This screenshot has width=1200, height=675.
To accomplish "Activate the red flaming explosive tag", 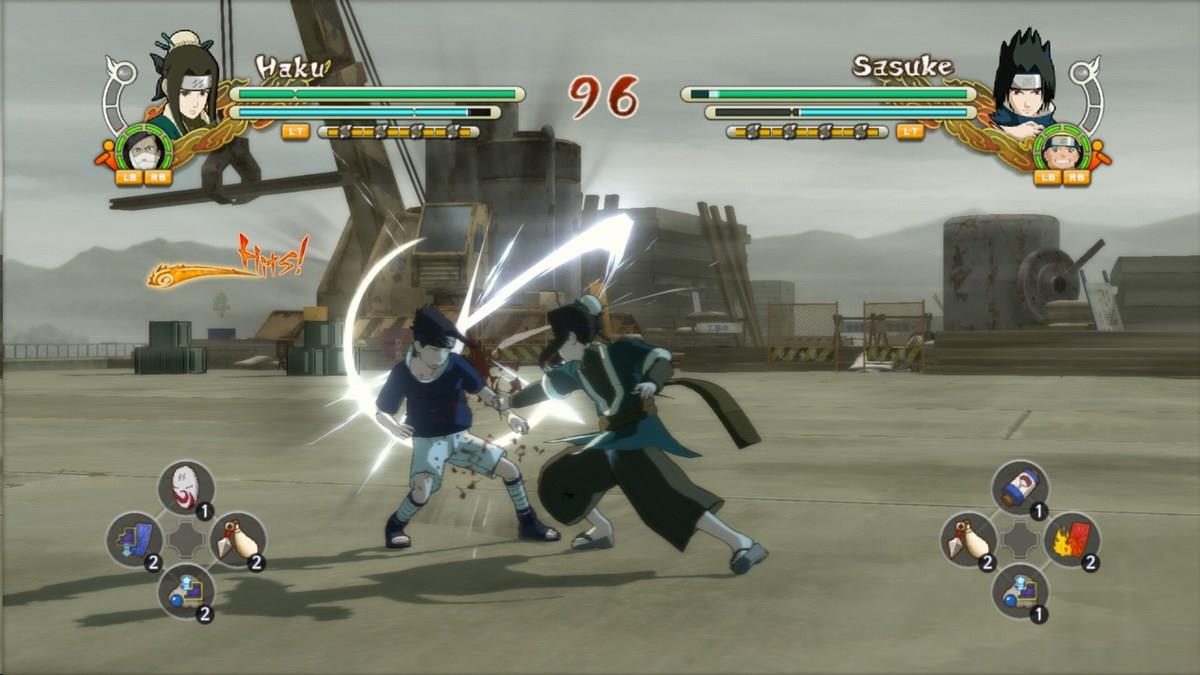I will (1071, 539).
